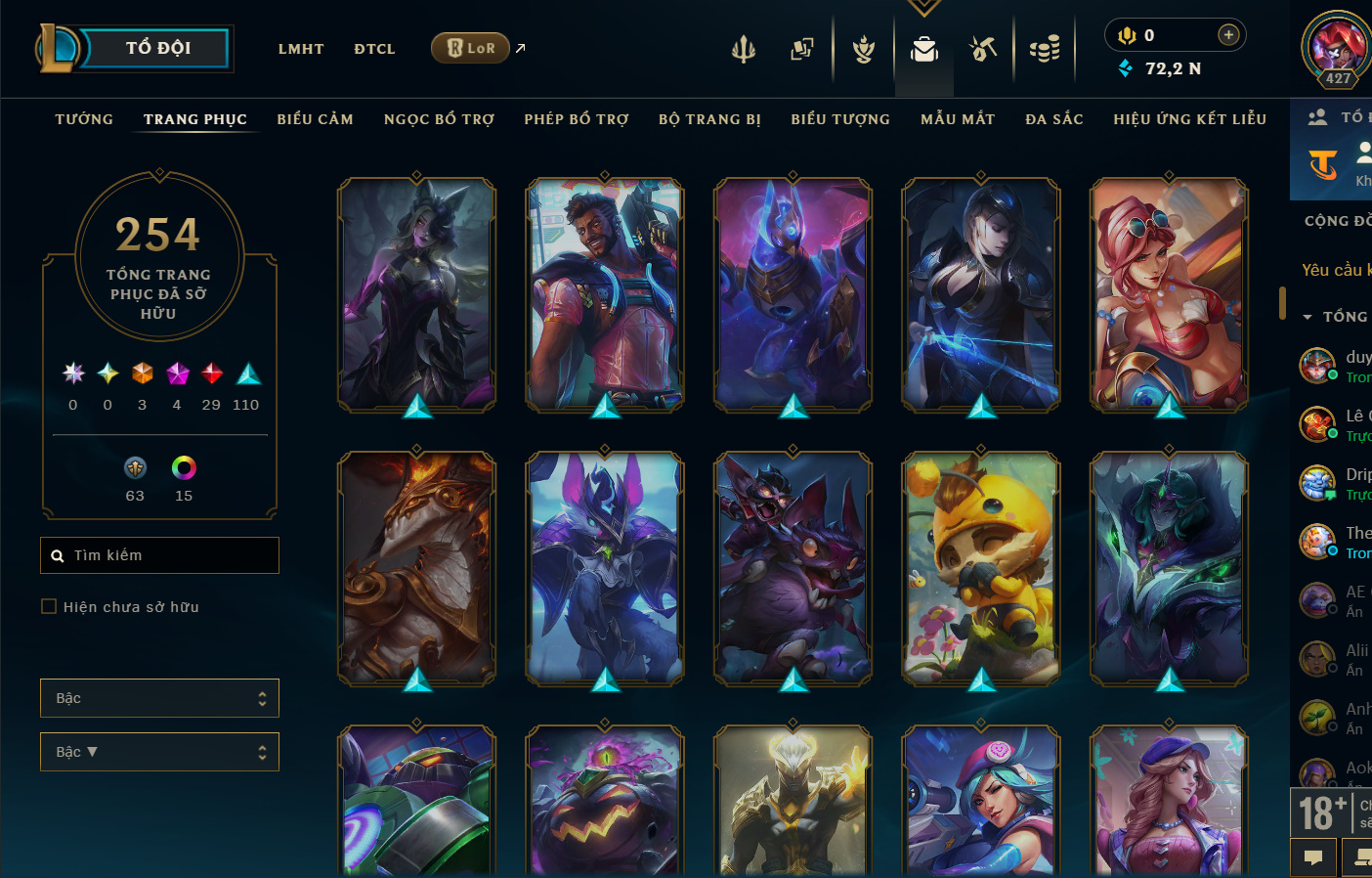Switch to the TƯỚNG tab
Image resolution: width=1372 pixels, height=878 pixels.
pyautogui.click(x=84, y=119)
